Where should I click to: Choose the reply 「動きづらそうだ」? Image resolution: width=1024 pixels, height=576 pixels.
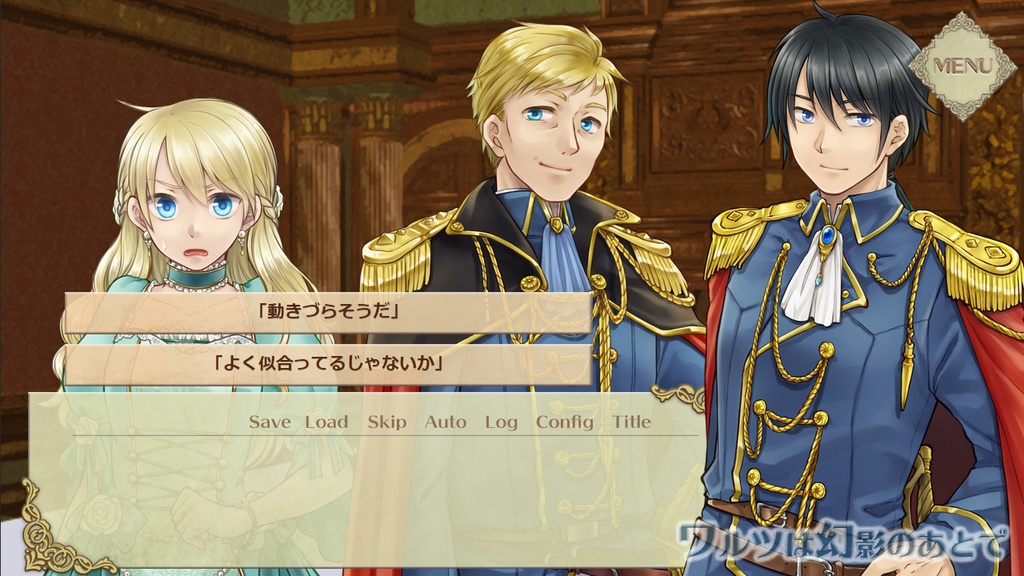point(328,312)
